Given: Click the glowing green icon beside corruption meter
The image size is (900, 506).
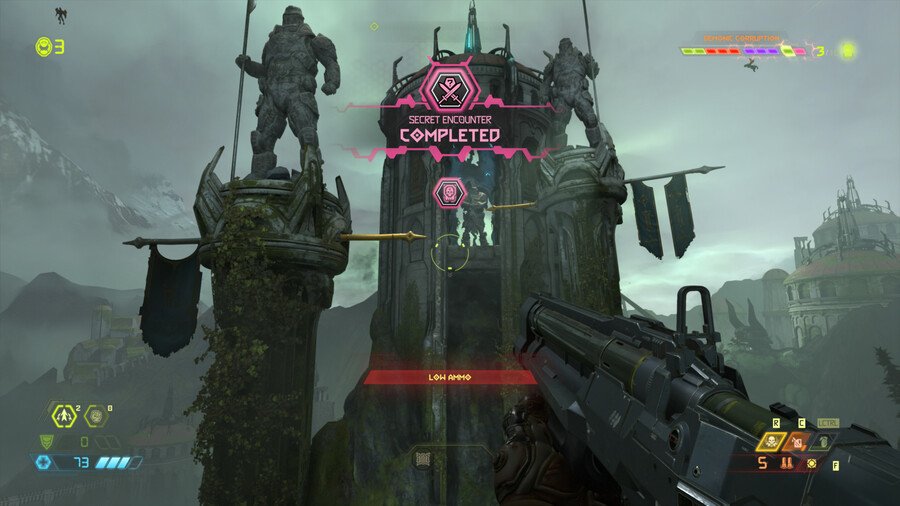Looking at the screenshot, I should (848, 49).
